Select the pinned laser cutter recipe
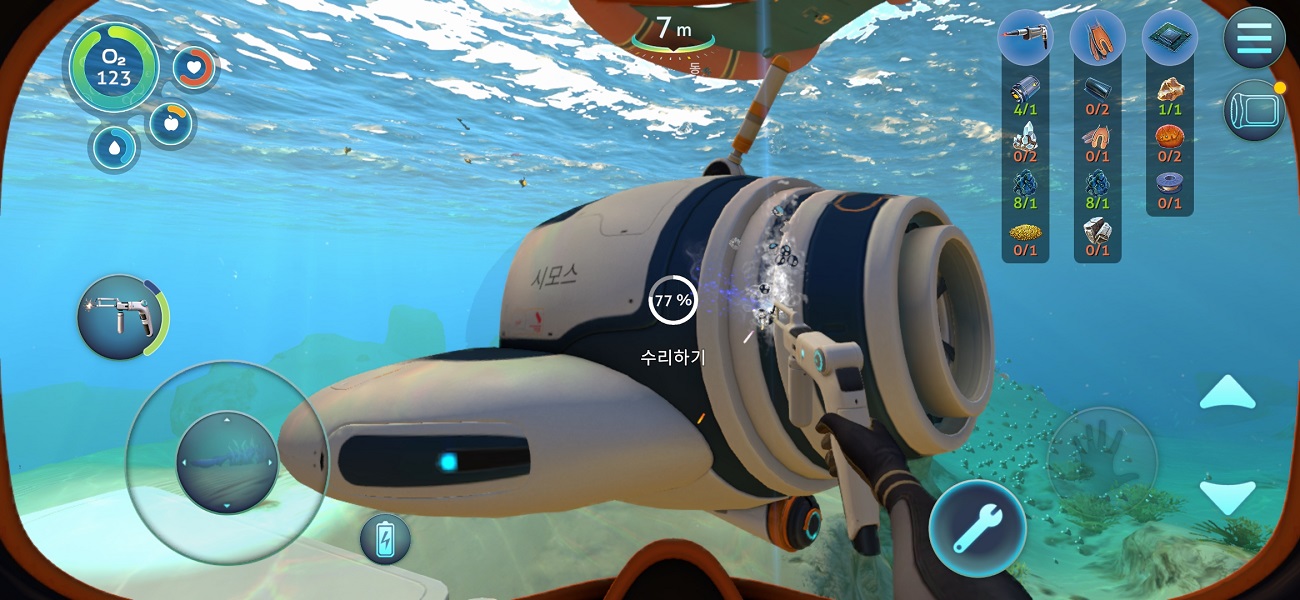Screen dimensions: 1300x600 coord(1025,38)
